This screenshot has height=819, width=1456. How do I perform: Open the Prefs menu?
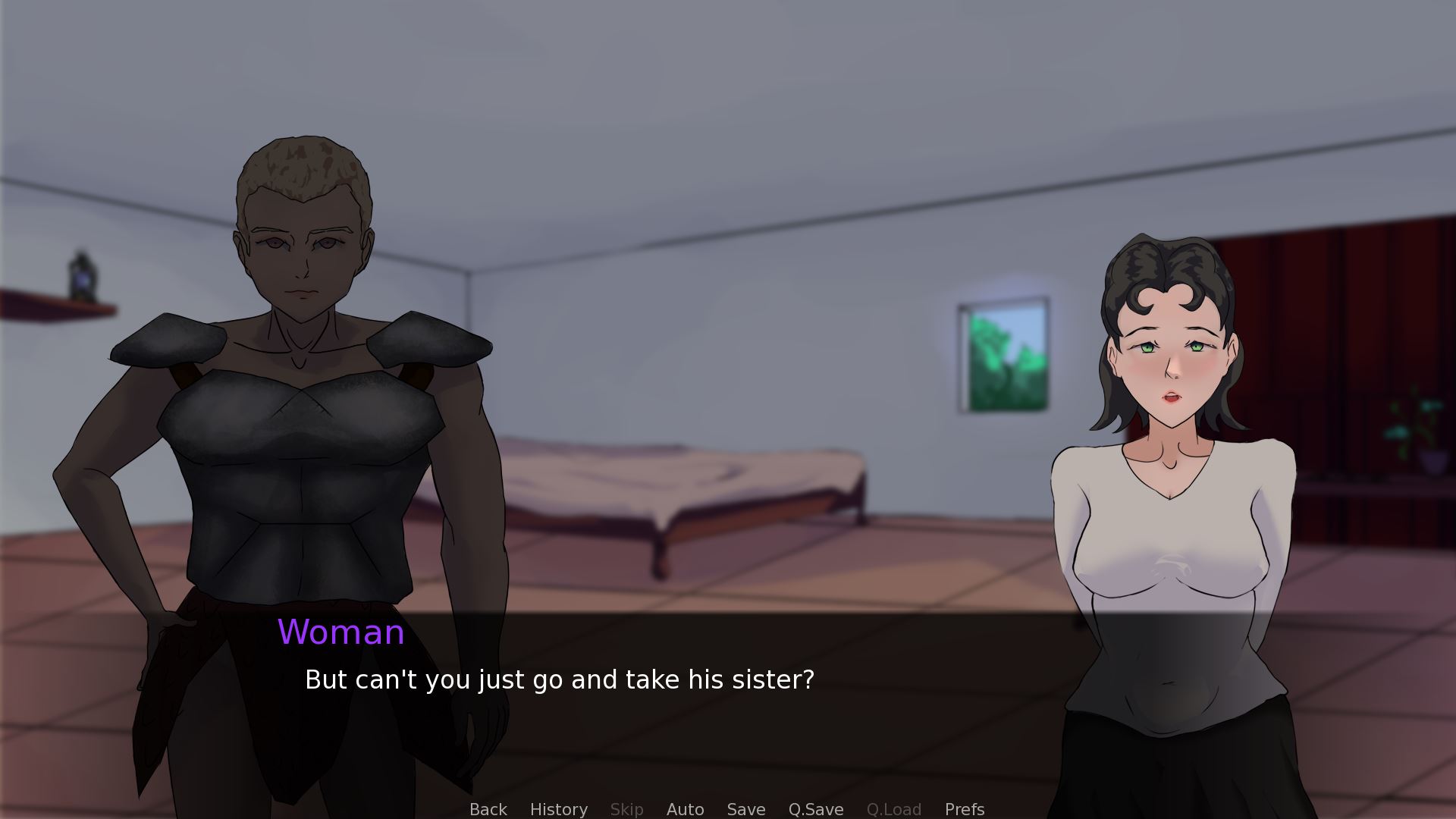click(x=964, y=809)
